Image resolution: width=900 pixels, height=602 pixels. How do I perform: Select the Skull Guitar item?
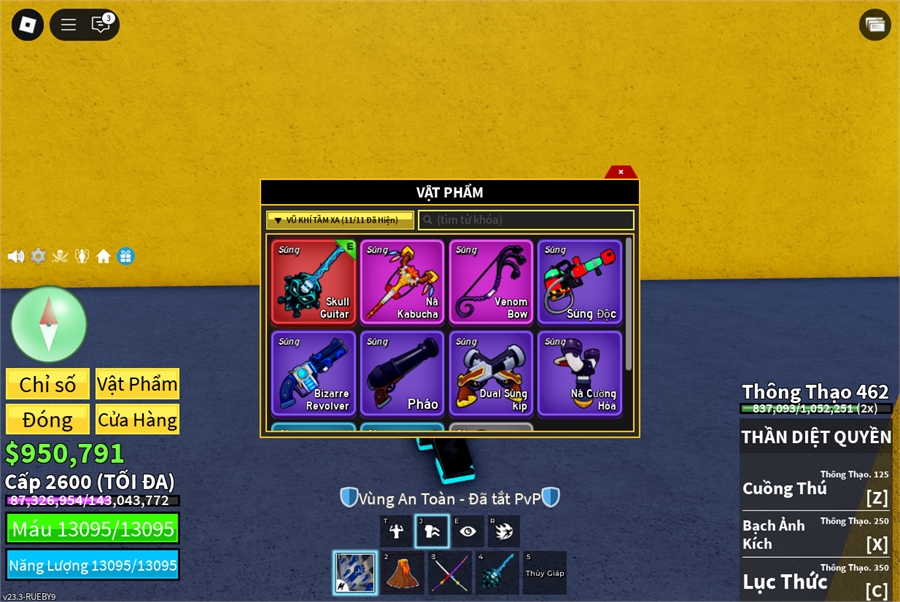coord(313,282)
